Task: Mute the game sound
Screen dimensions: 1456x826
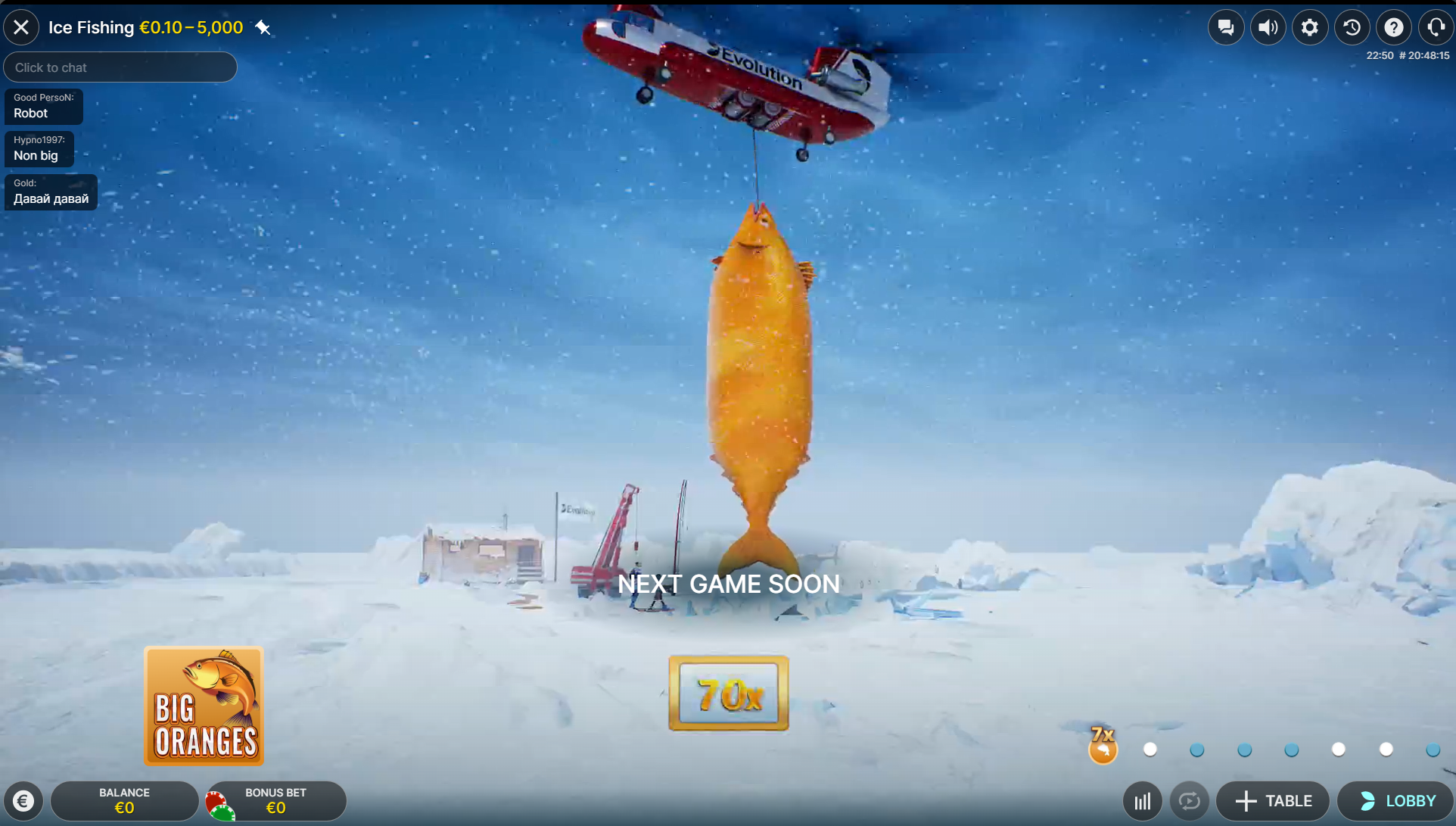Action: (x=1268, y=27)
